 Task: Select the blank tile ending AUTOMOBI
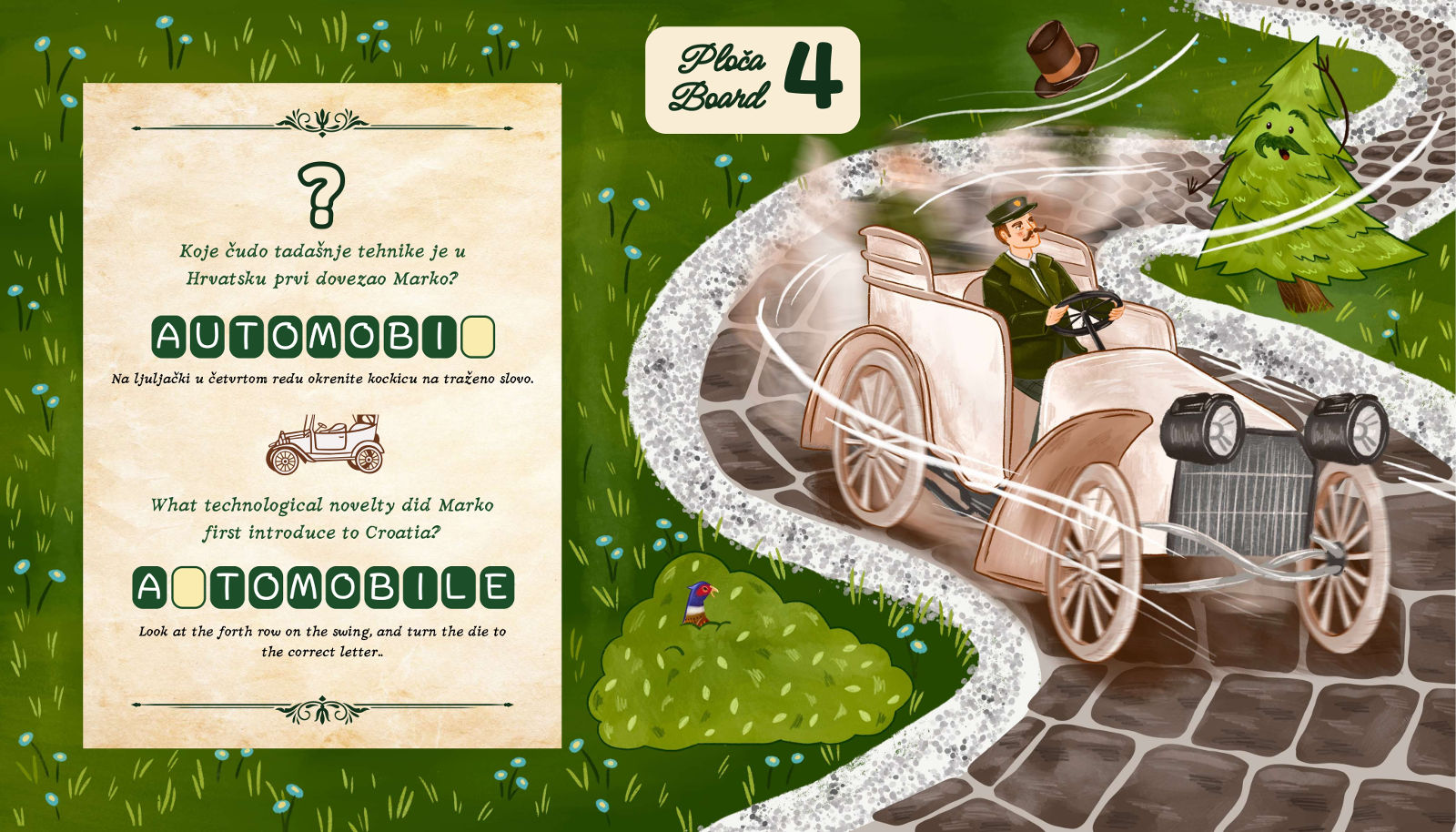click(478, 337)
